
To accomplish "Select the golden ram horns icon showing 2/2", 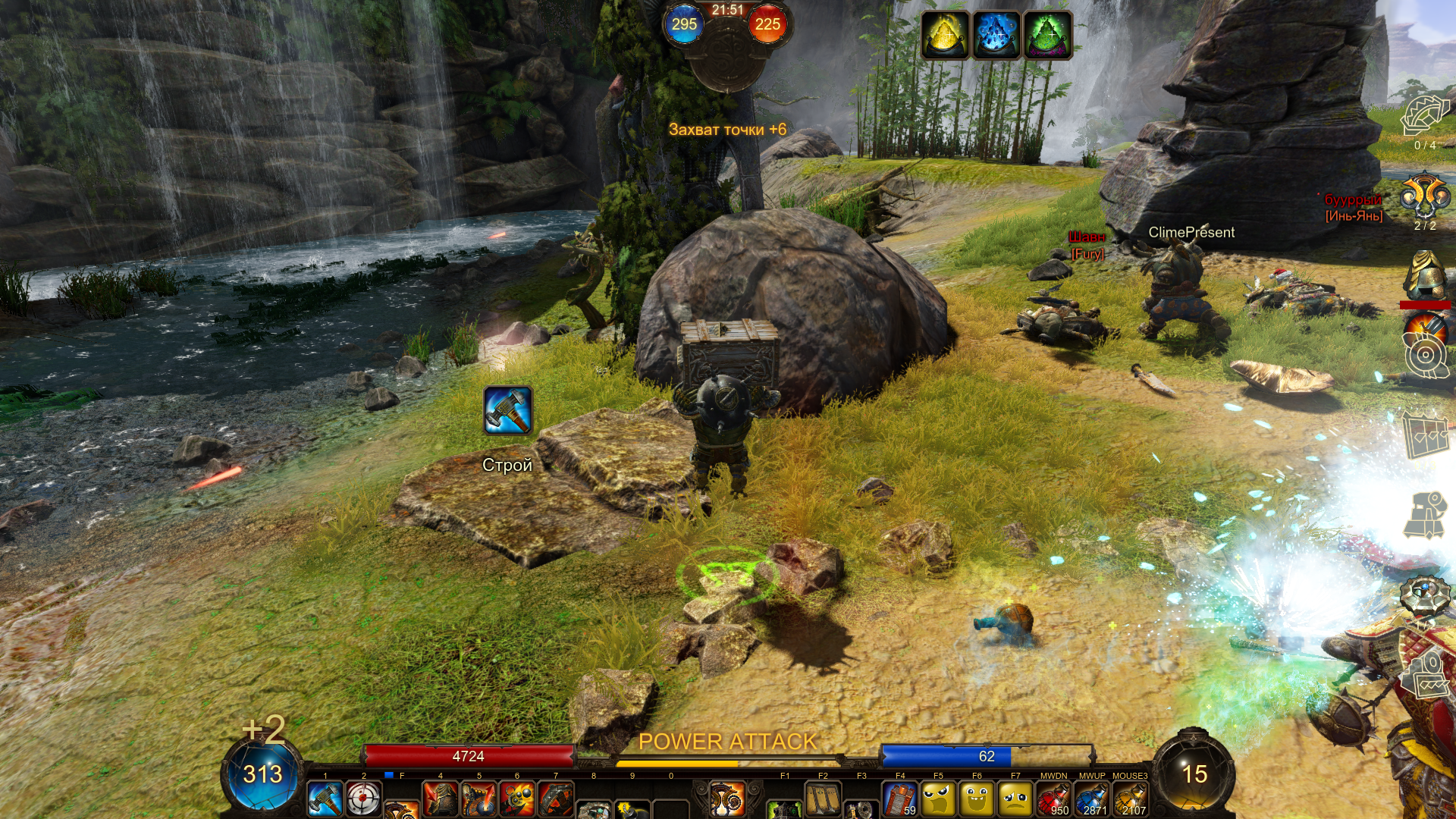I will coord(1425,197).
